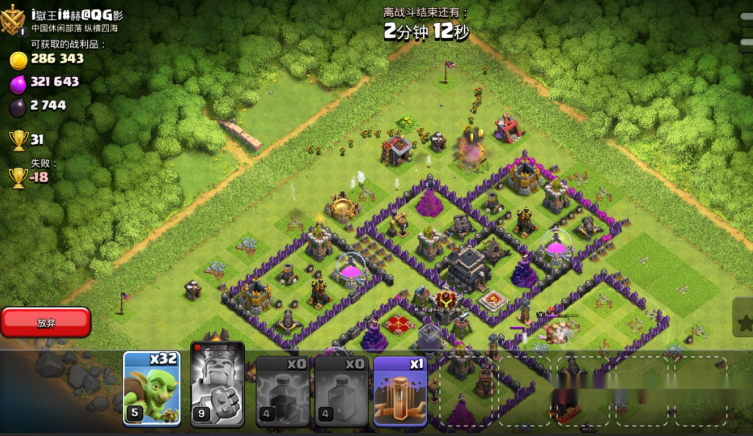The image size is (753, 436).
Task: Select the Goblin troop card x32
Action: [x=152, y=389]
